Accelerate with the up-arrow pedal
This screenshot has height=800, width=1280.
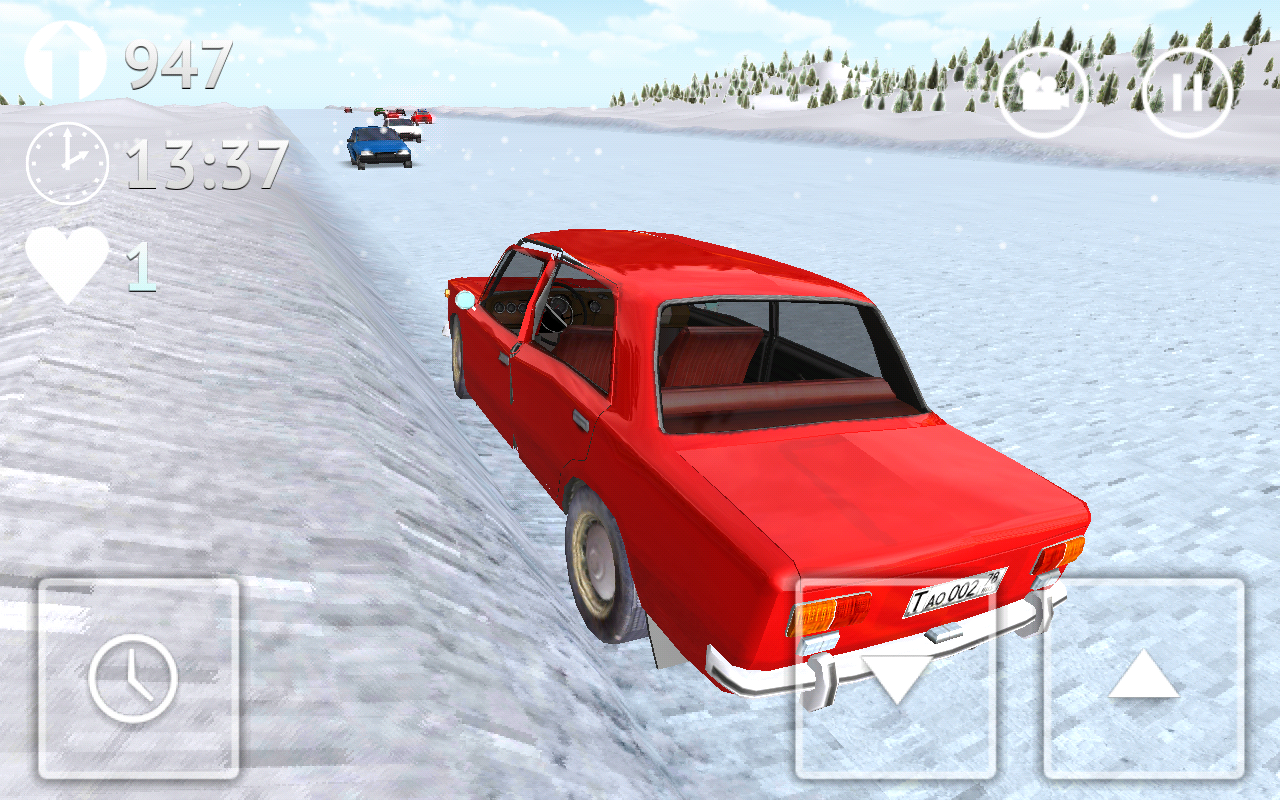pyautogui.click(x=1144, y=678)
